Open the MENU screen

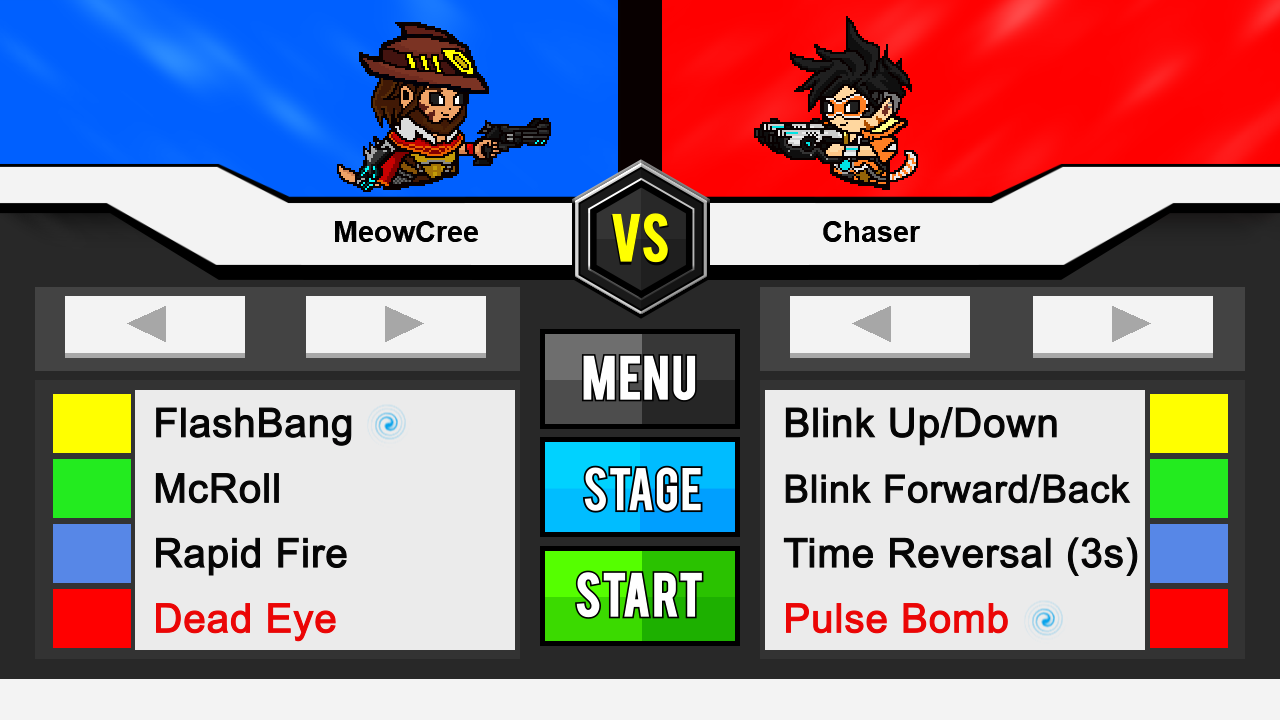[639, 379]
